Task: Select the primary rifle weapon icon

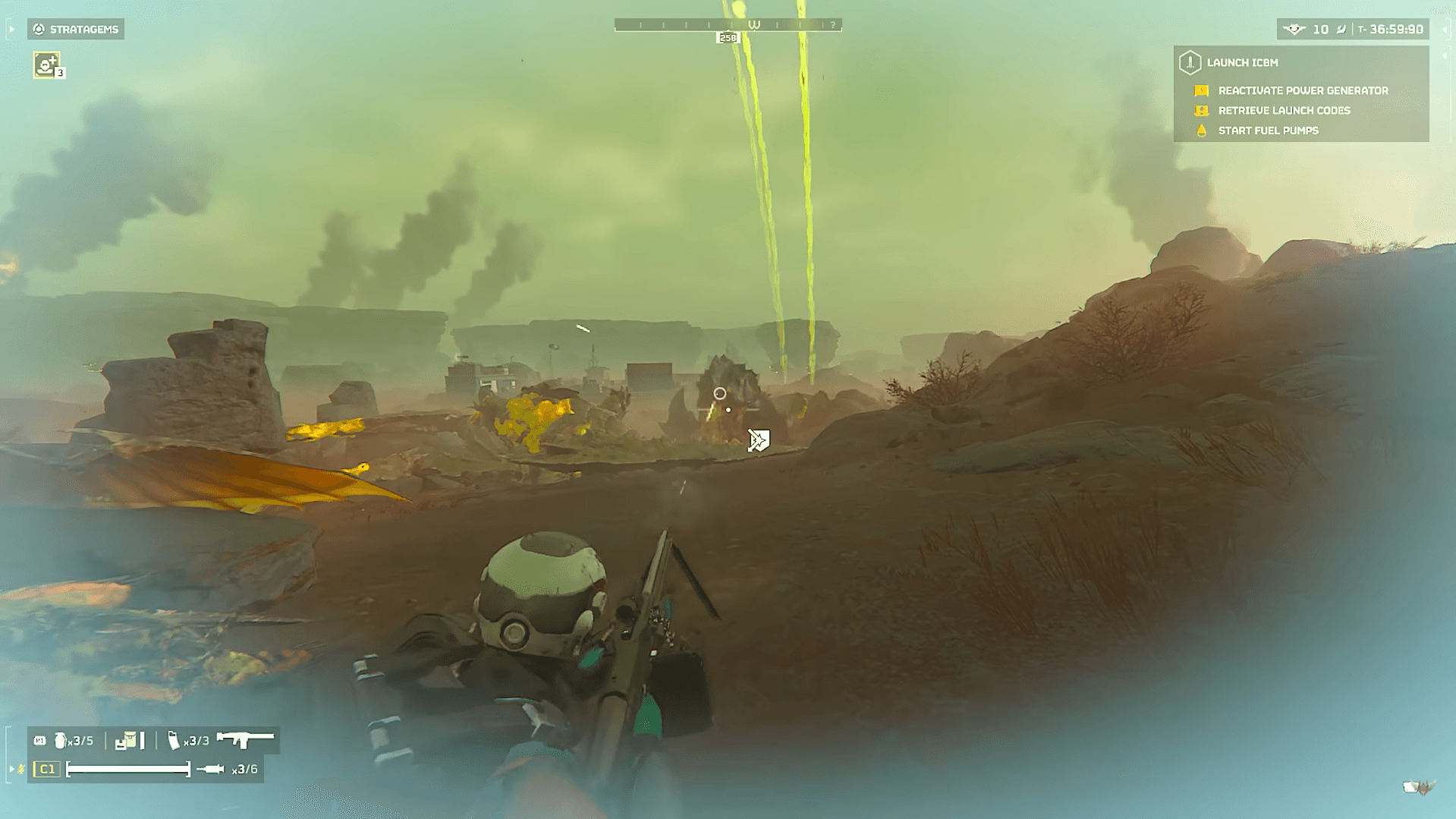Action: click(x=245, y=739)
